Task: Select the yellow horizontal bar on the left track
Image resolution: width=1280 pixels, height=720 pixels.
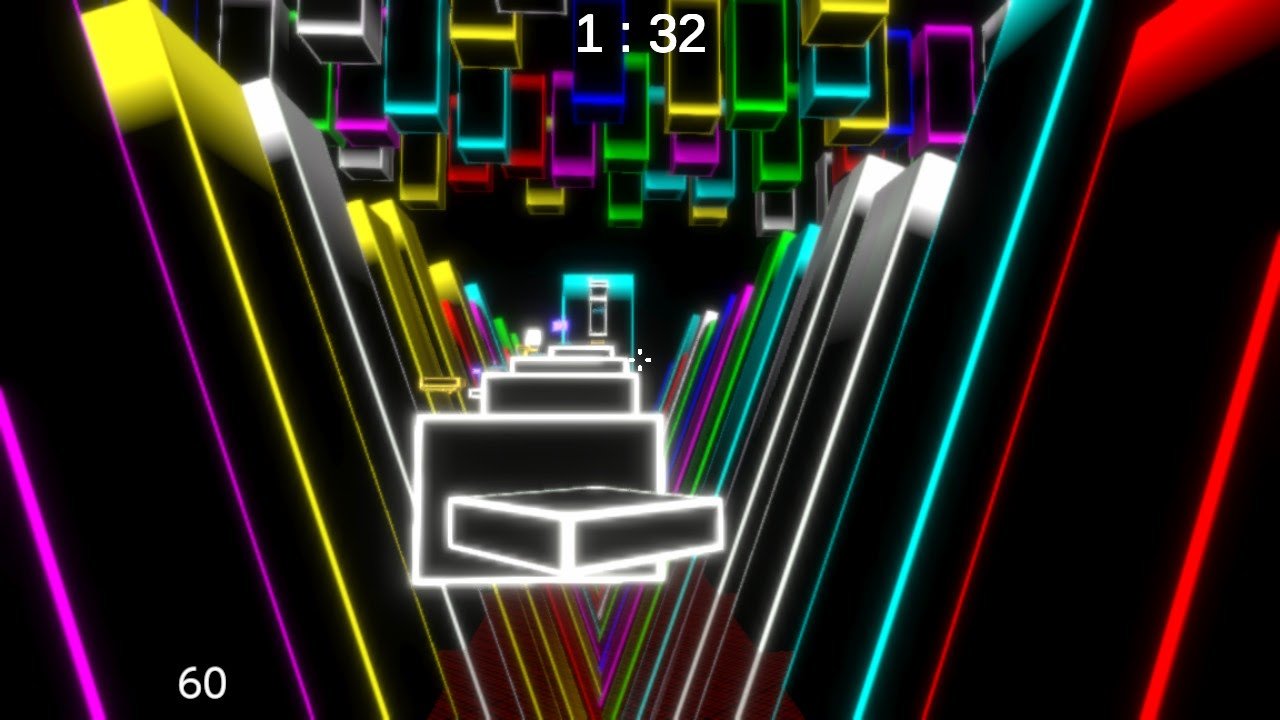Action: [x=443, y=383]
